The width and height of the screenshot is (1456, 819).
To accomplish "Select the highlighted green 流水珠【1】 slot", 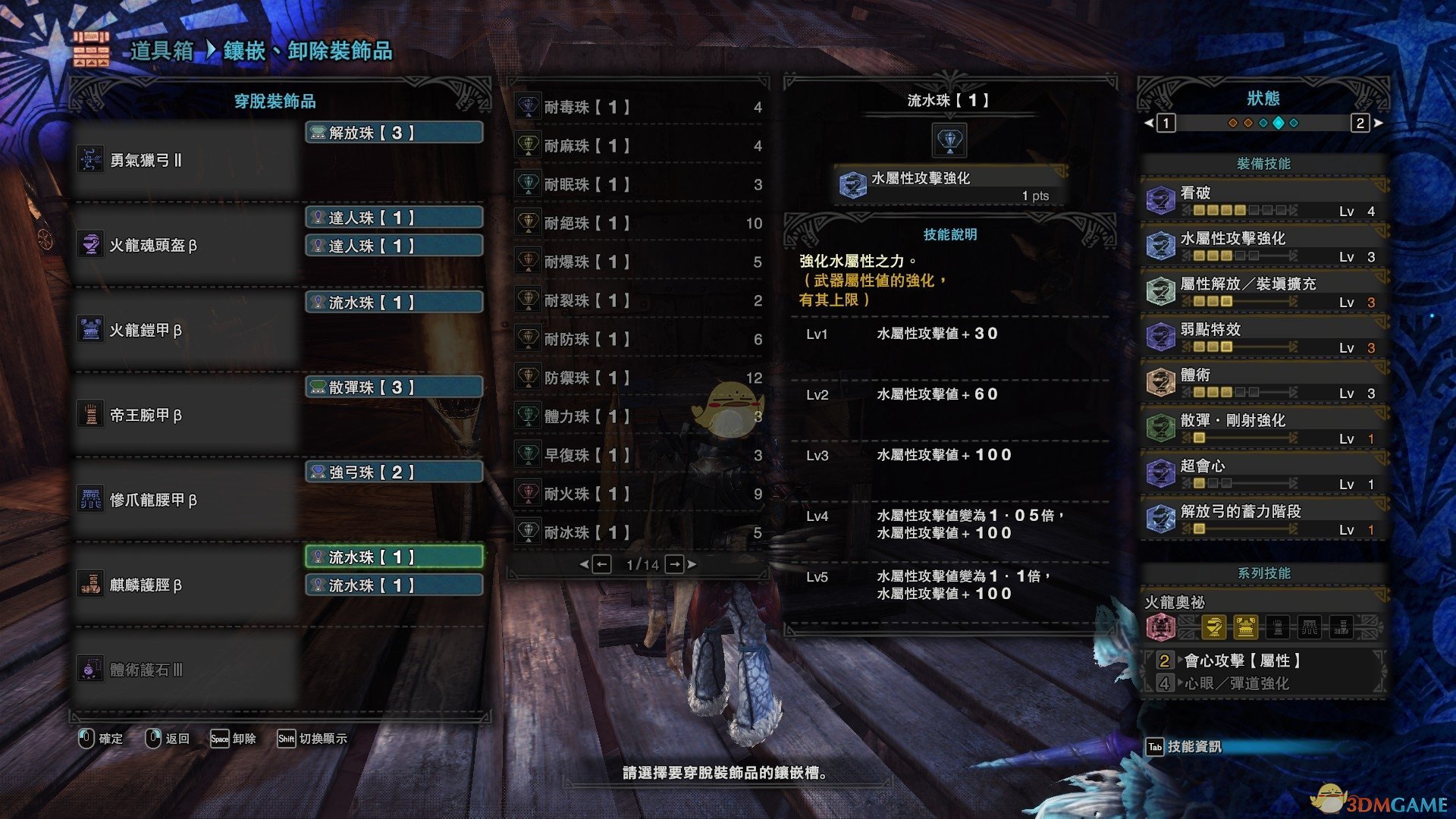I will coord(394,557).
